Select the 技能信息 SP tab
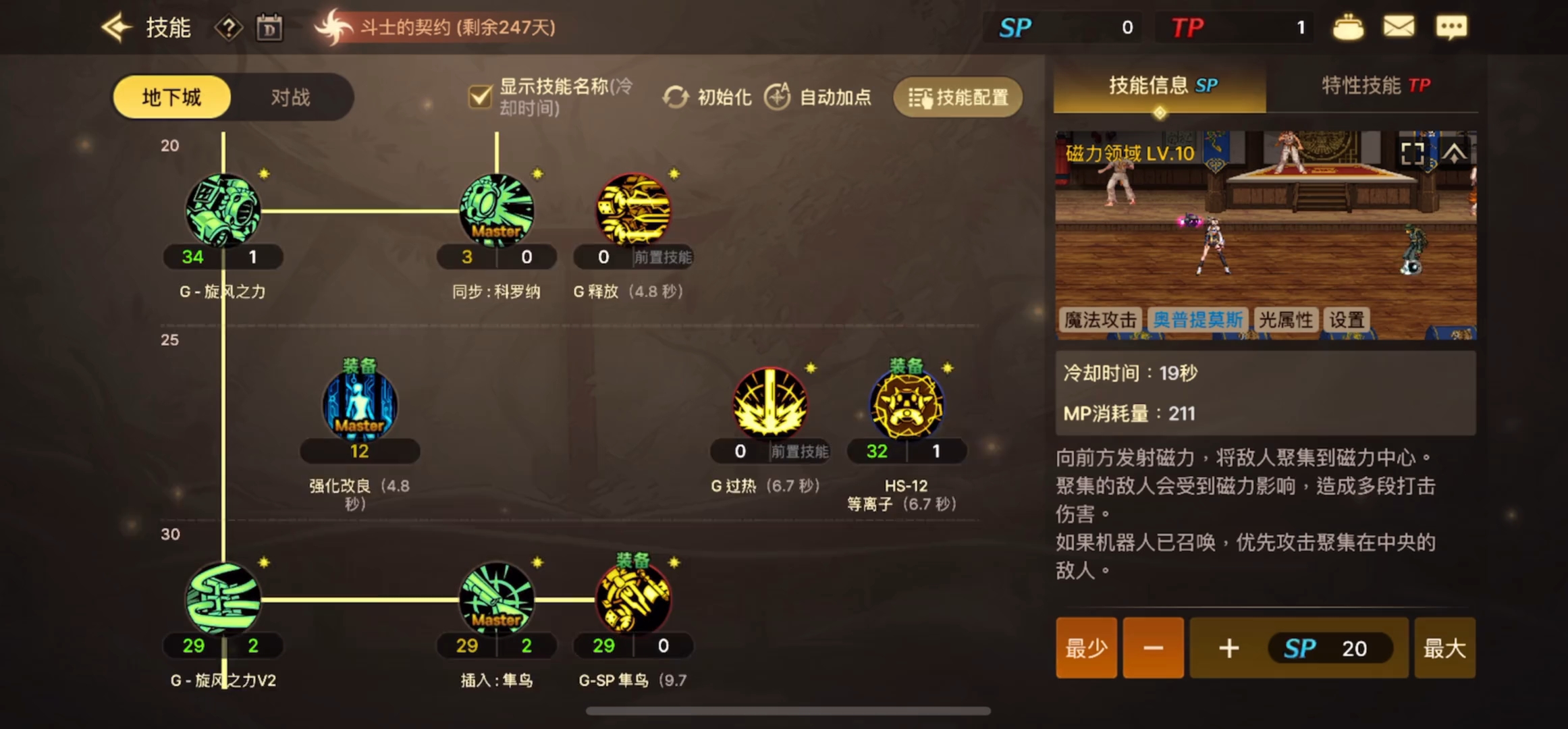The height and width of the screenshot is (729, 1568). tap(1161, 86)
